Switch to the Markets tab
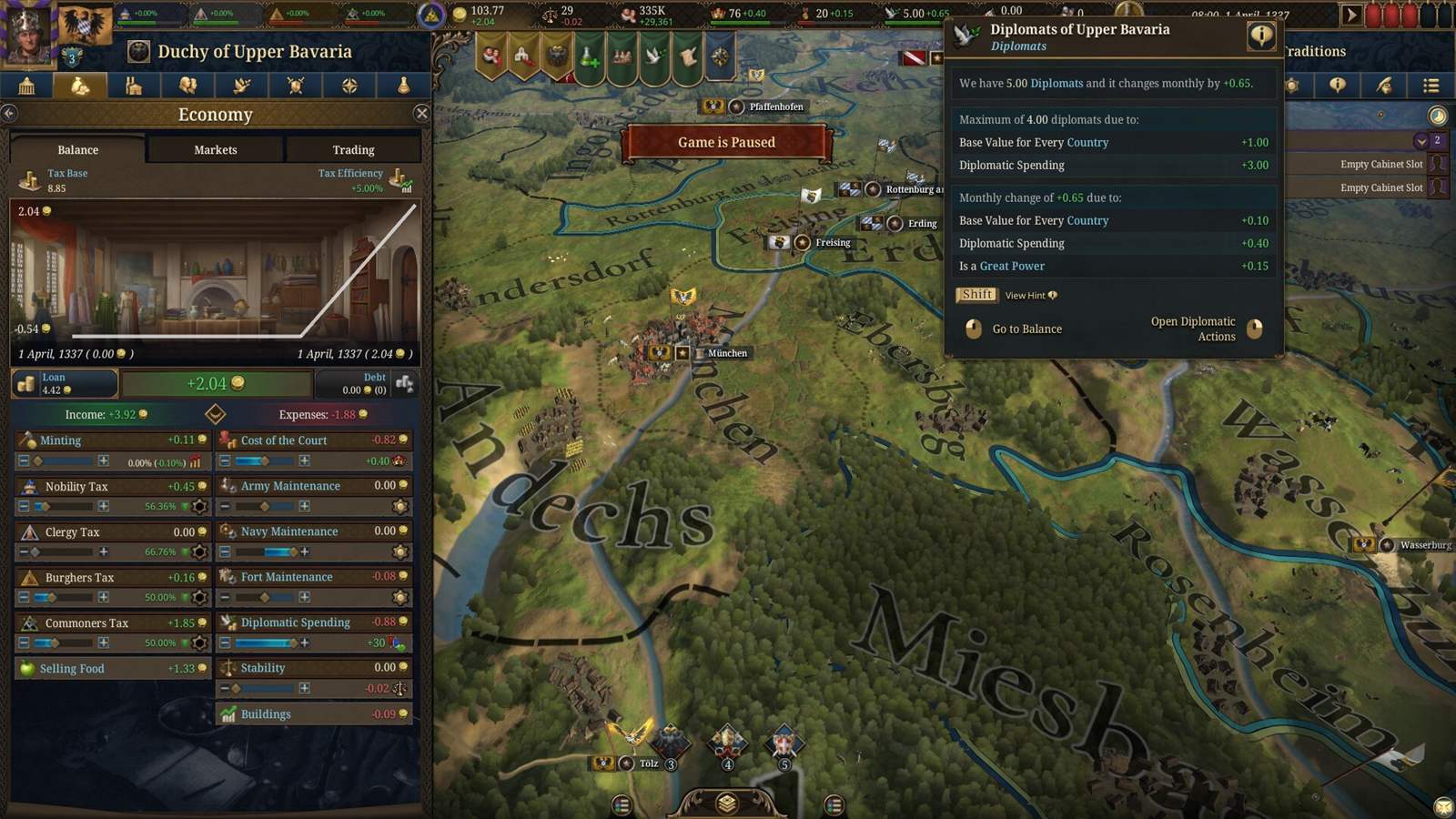This screenshot has width=1456, height=819. click(216, 150)
